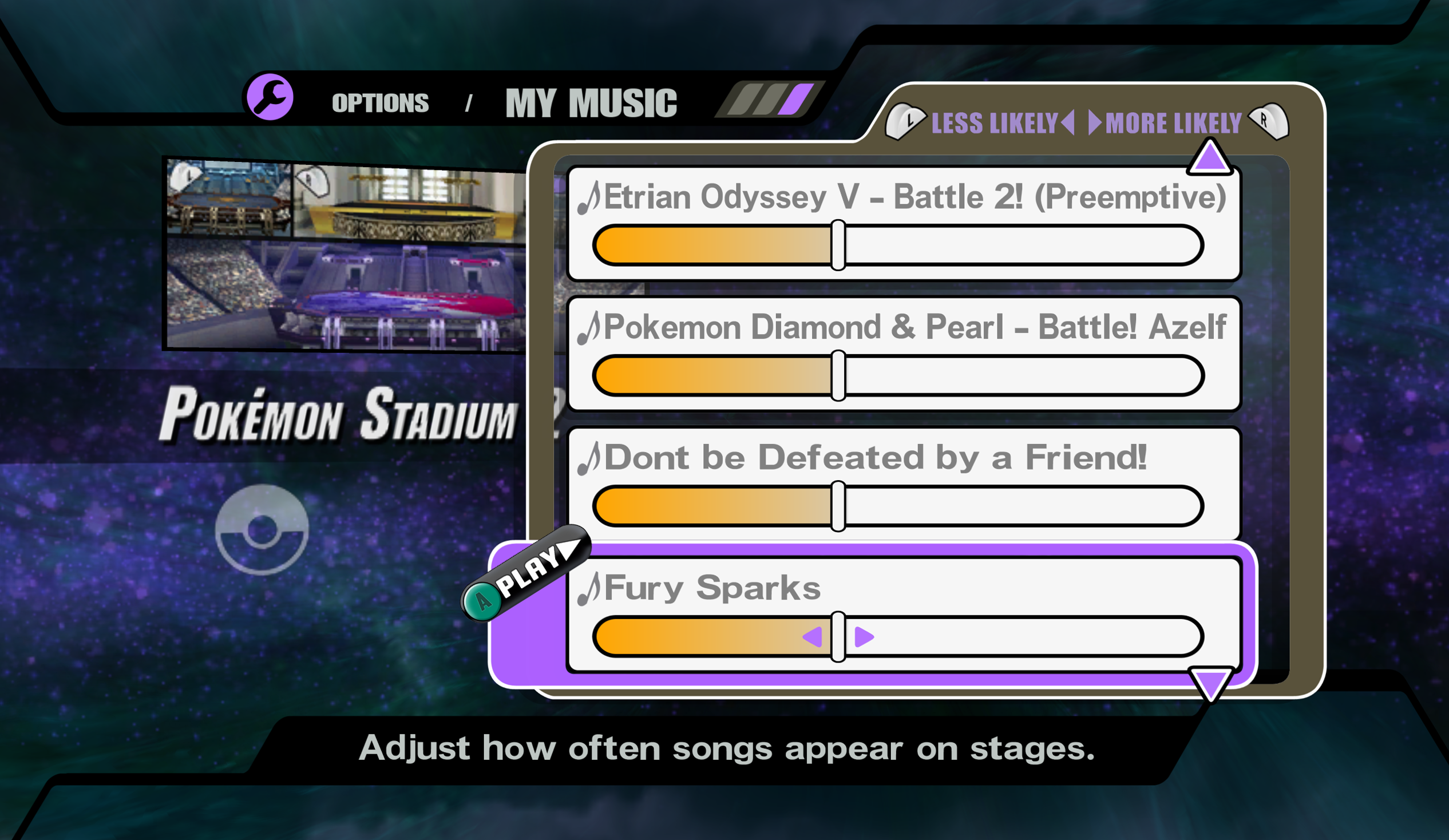Click the Fury Sparks slider handle
This screenshot has width=1449, height=840.
pyautogui.click(x=838, y=636)
